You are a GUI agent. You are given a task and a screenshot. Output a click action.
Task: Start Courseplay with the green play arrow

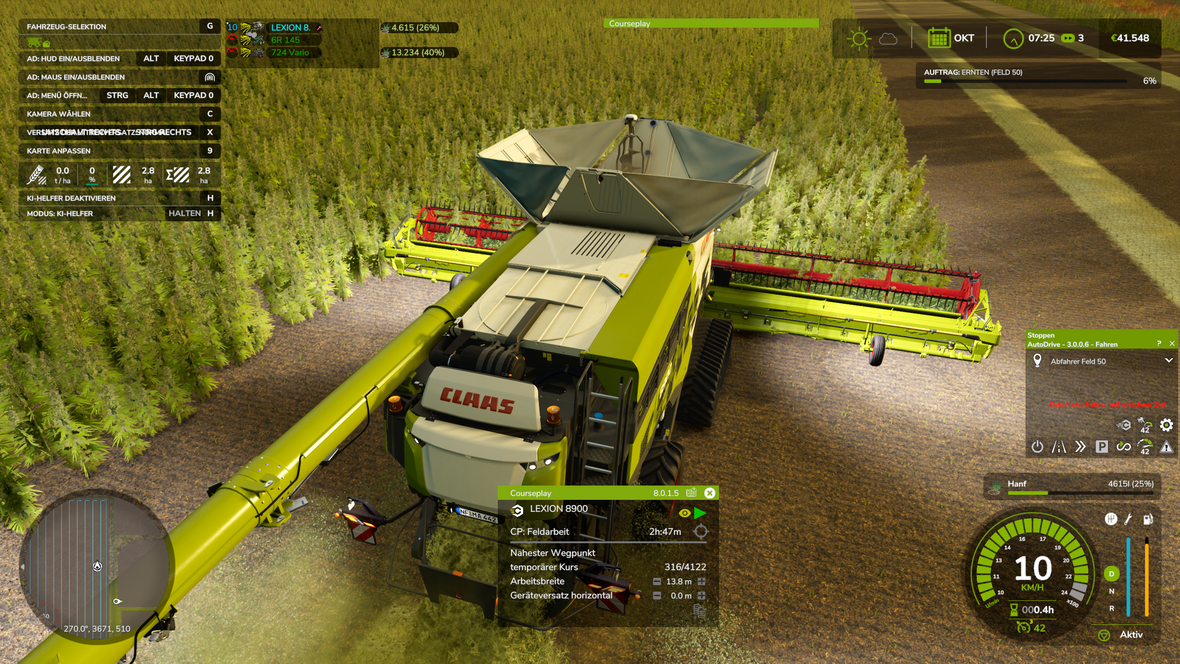700,513
